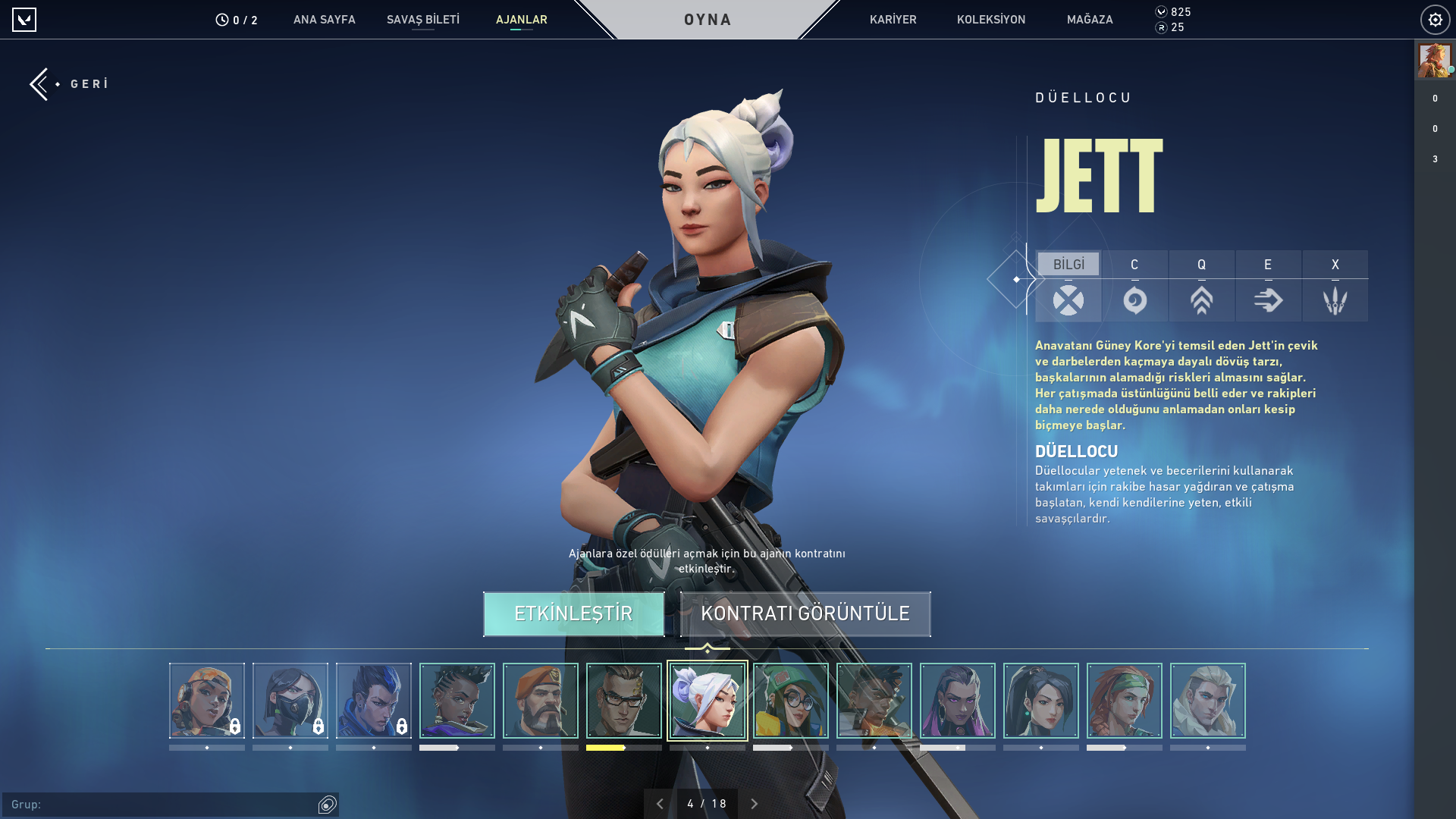This screenshot has width=1456, height=819.
Task: Go to the KOLEKSİYON tab
Action: [x=990, y=20]
